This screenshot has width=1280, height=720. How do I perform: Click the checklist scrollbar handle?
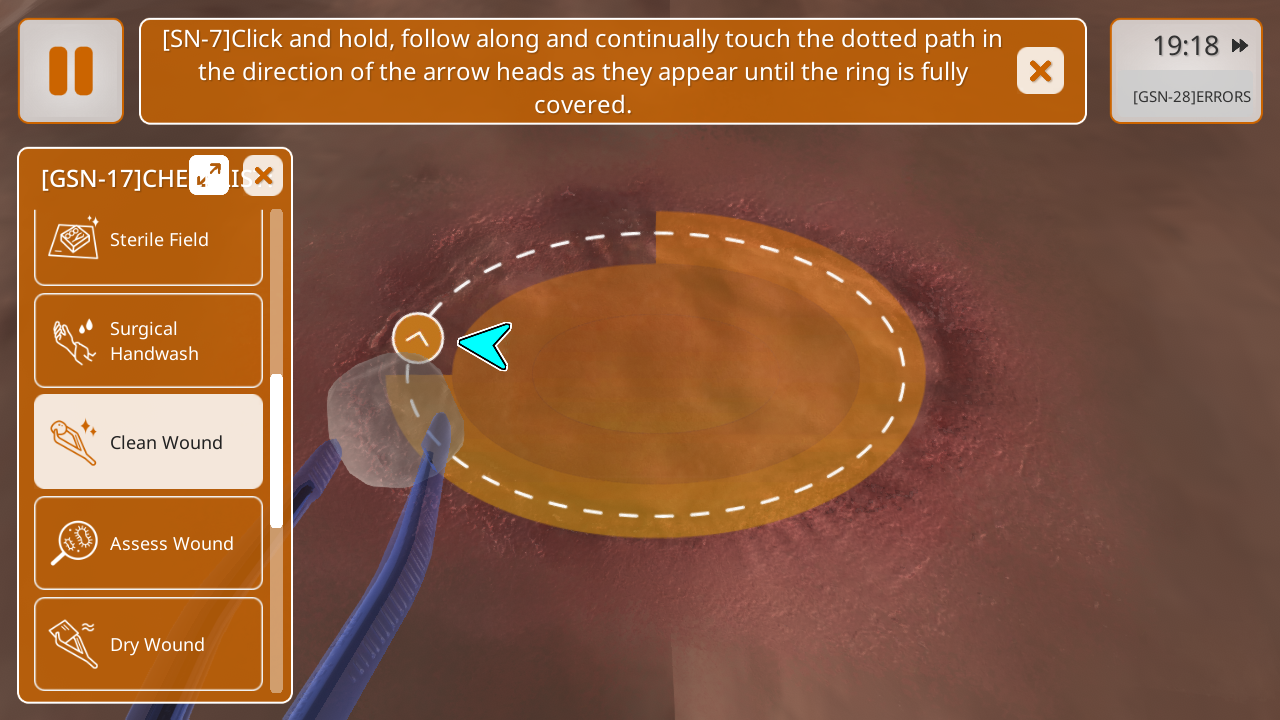(x=276, y=450)
